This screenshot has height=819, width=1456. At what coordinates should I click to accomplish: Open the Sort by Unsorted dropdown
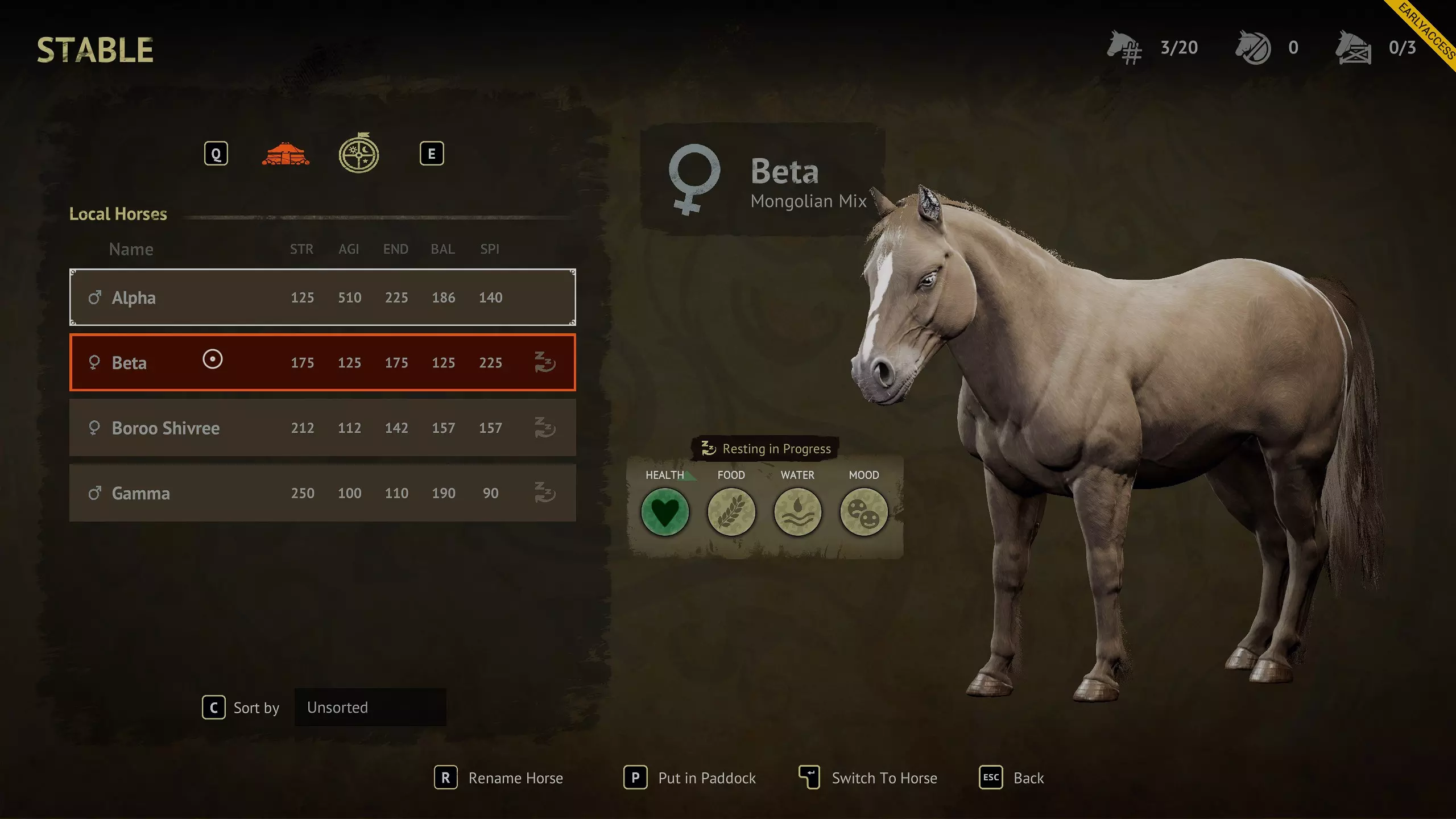pos(370,708)
